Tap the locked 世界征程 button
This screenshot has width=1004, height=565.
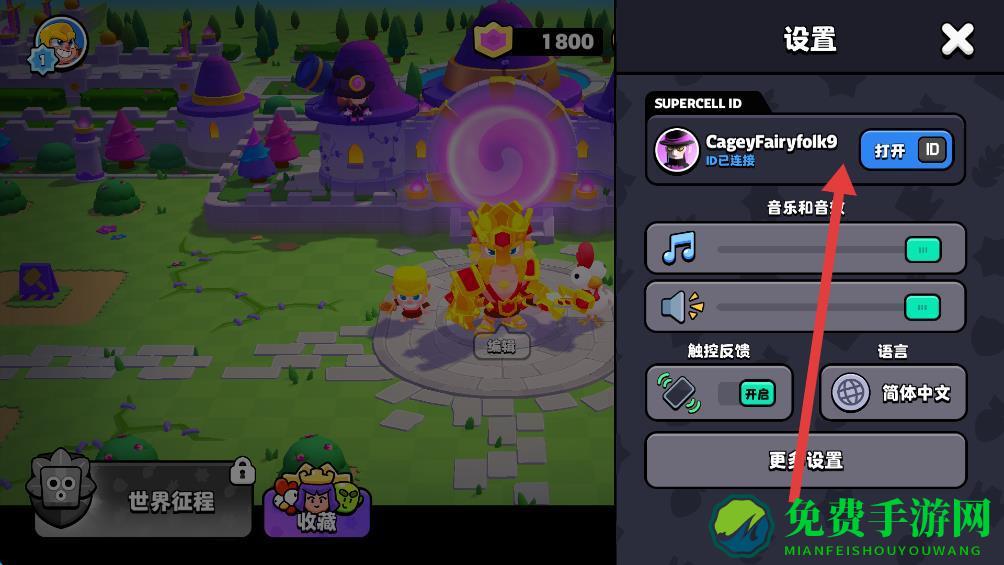coord(142,500)
